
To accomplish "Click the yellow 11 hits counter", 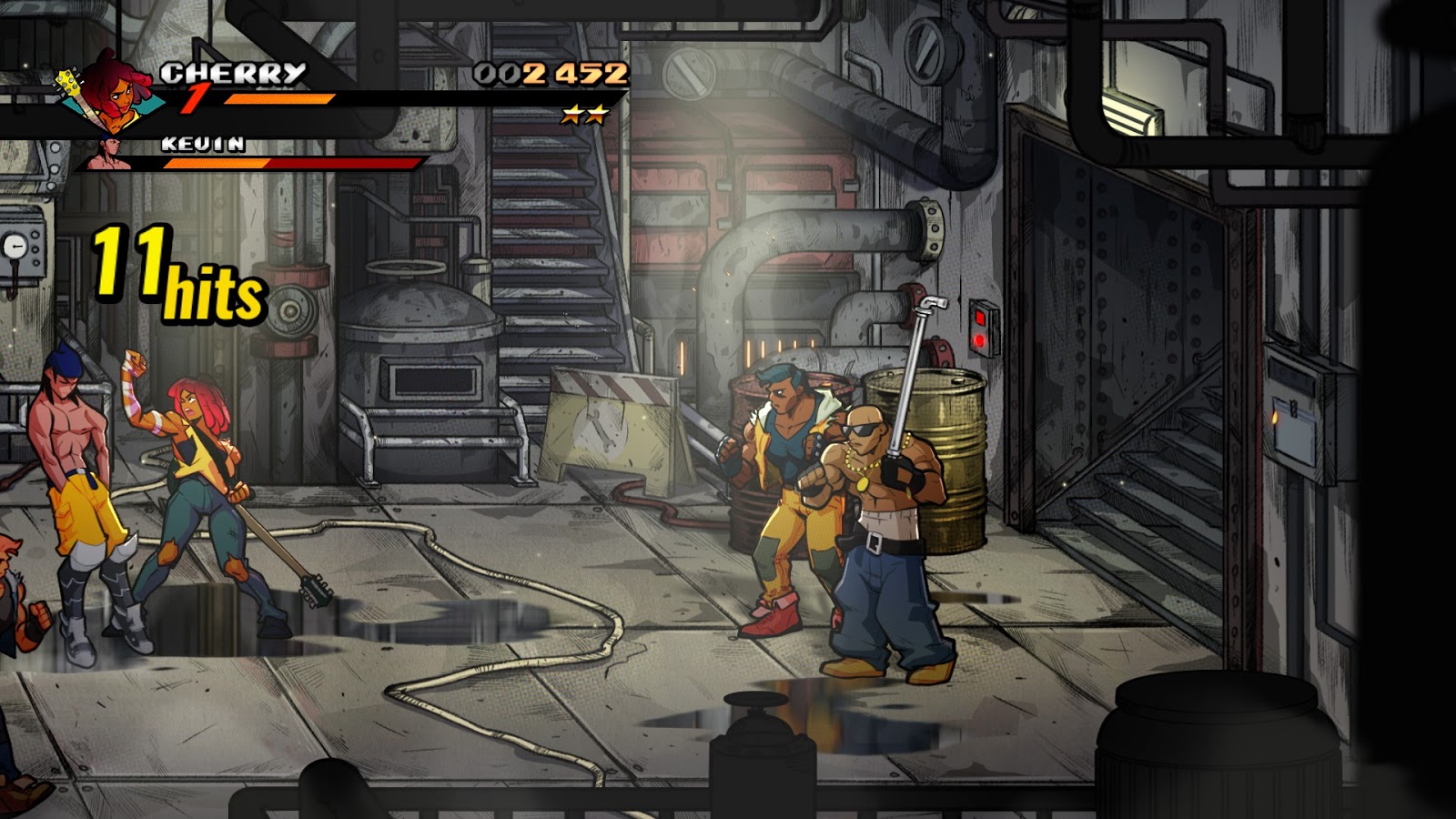I will 173,273.
